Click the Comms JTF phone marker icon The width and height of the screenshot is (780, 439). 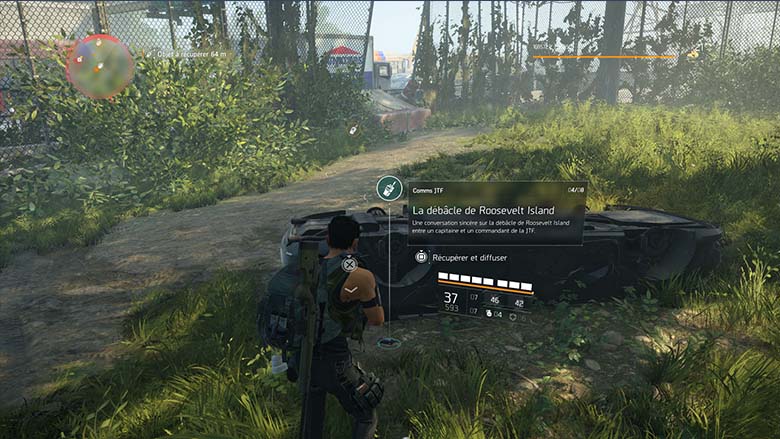pos(389,188)
